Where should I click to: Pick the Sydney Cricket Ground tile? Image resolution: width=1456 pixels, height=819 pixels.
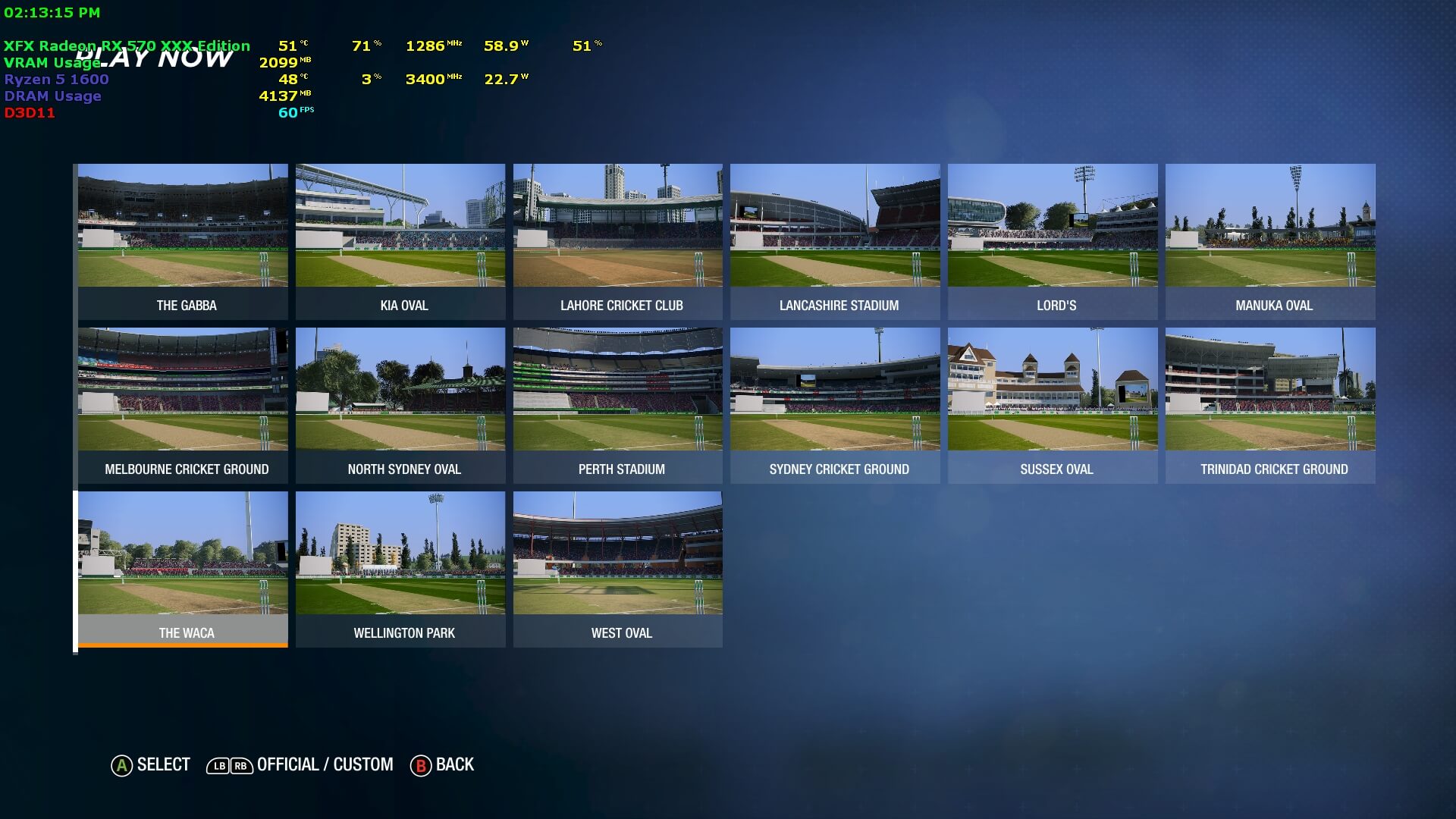(x=835, y=405)
